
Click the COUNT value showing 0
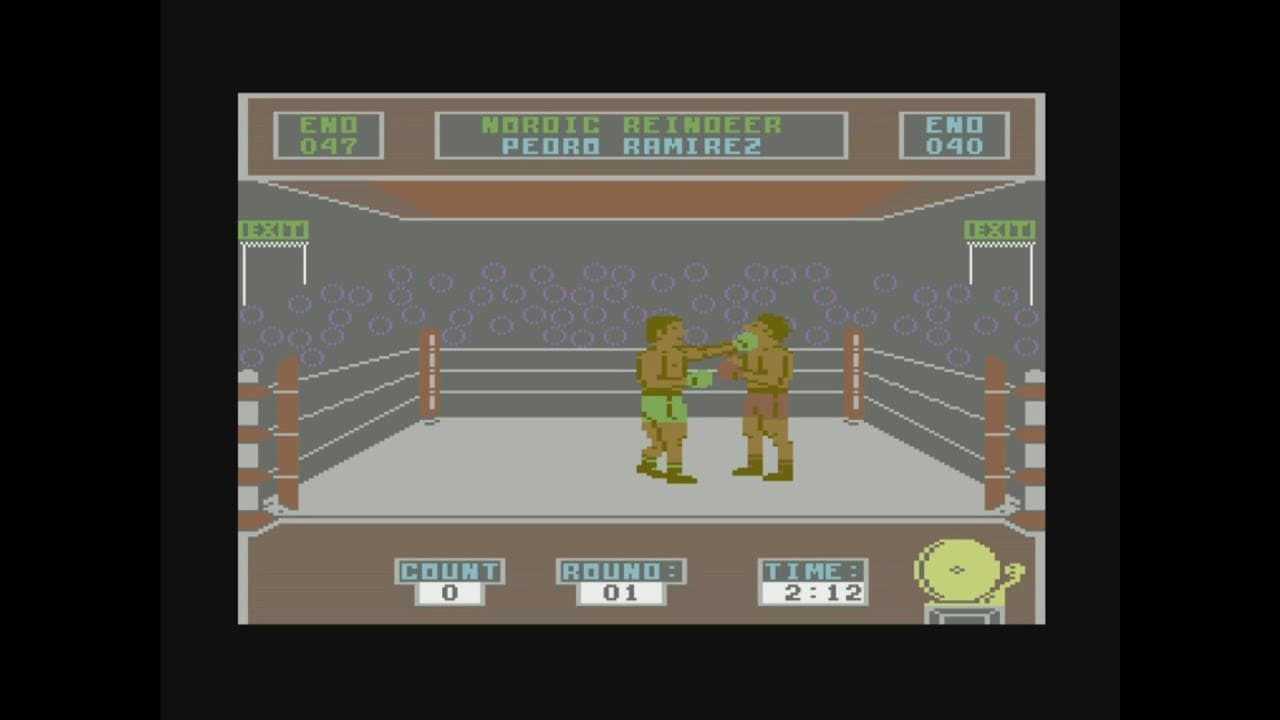coord(449,591)
